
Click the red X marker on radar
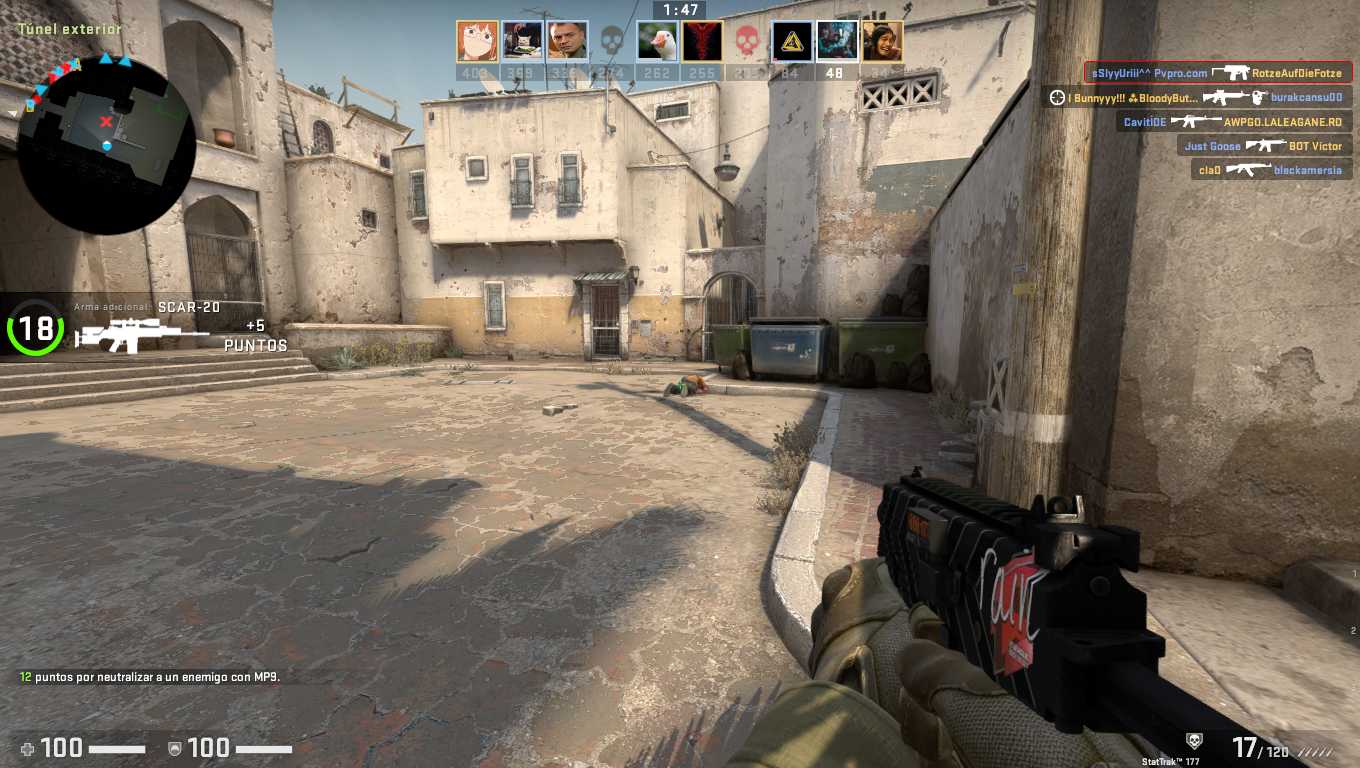[x=106, y=122]
